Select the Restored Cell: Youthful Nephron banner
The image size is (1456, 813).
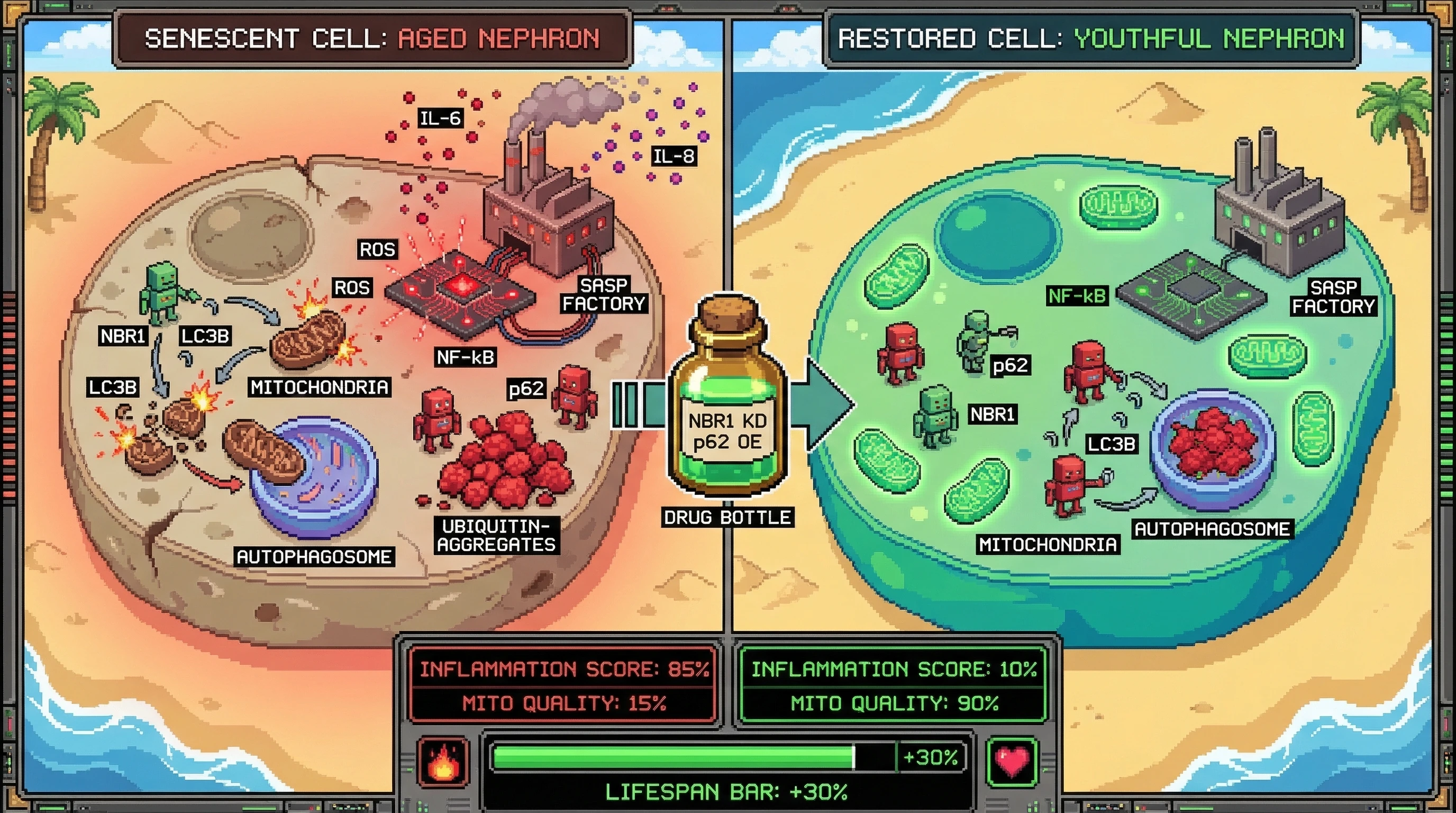(x=1090, y=39)
